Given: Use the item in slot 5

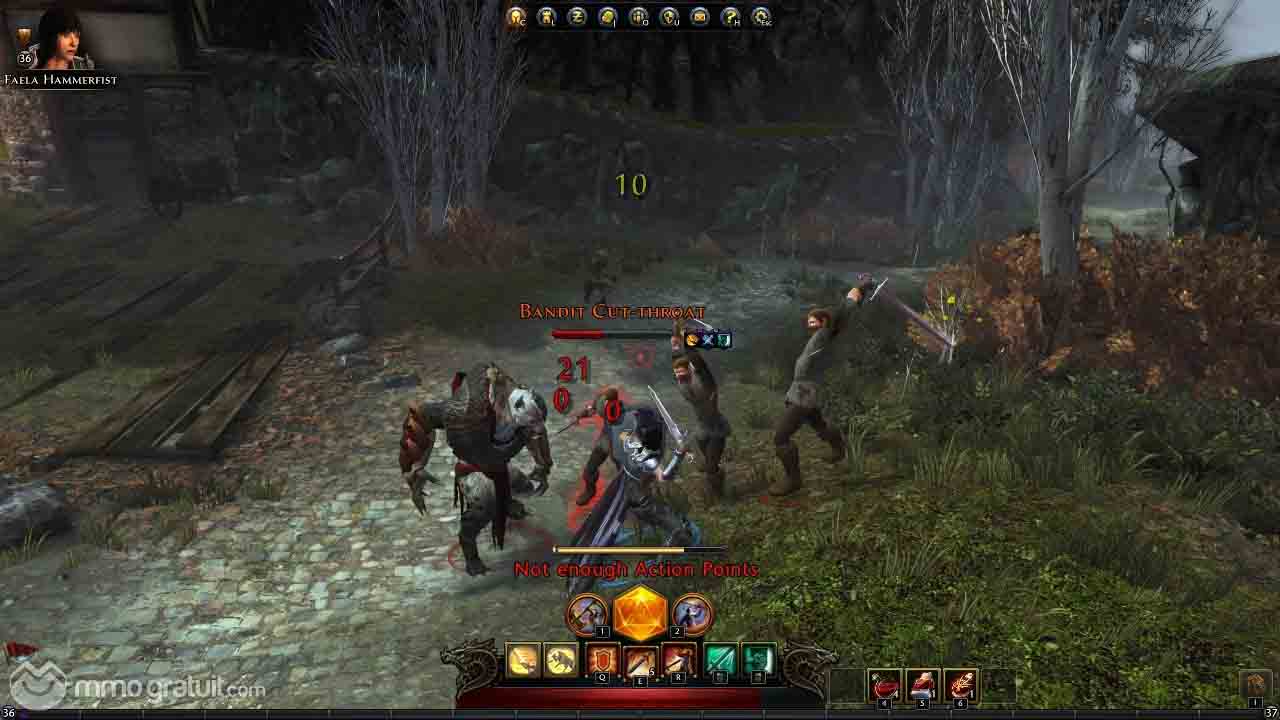Looking at the screenshot, I should coord(923,686).
